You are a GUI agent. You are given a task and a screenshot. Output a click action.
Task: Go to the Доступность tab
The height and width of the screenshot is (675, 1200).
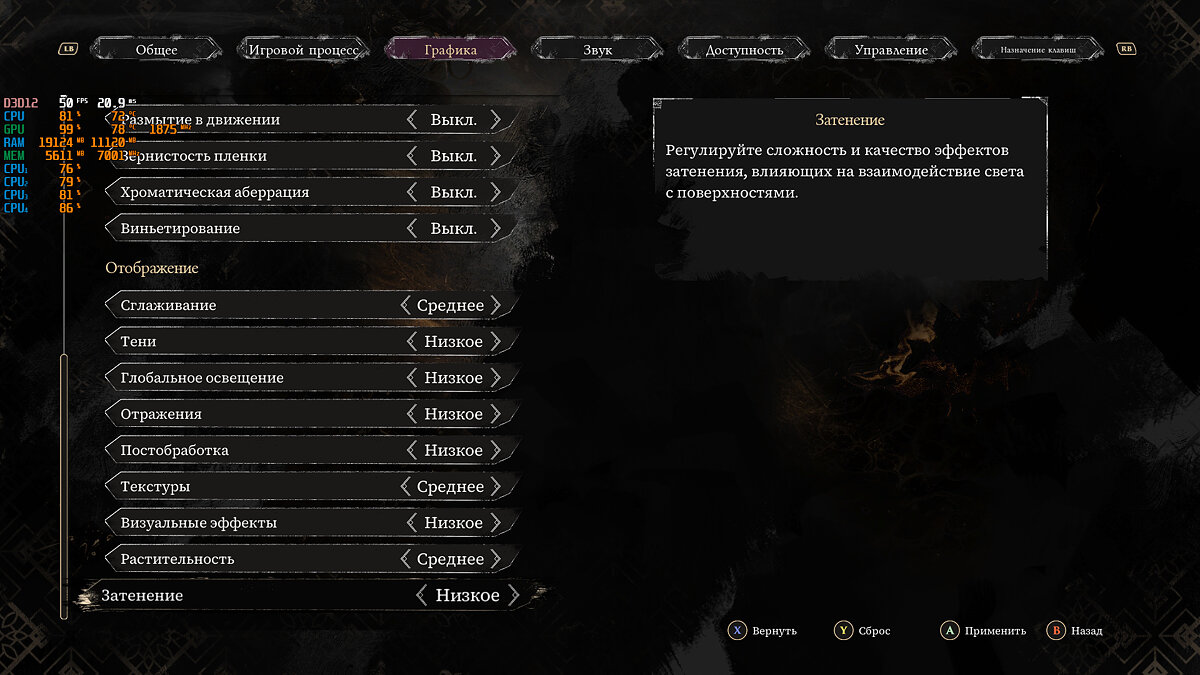[744, 49]
